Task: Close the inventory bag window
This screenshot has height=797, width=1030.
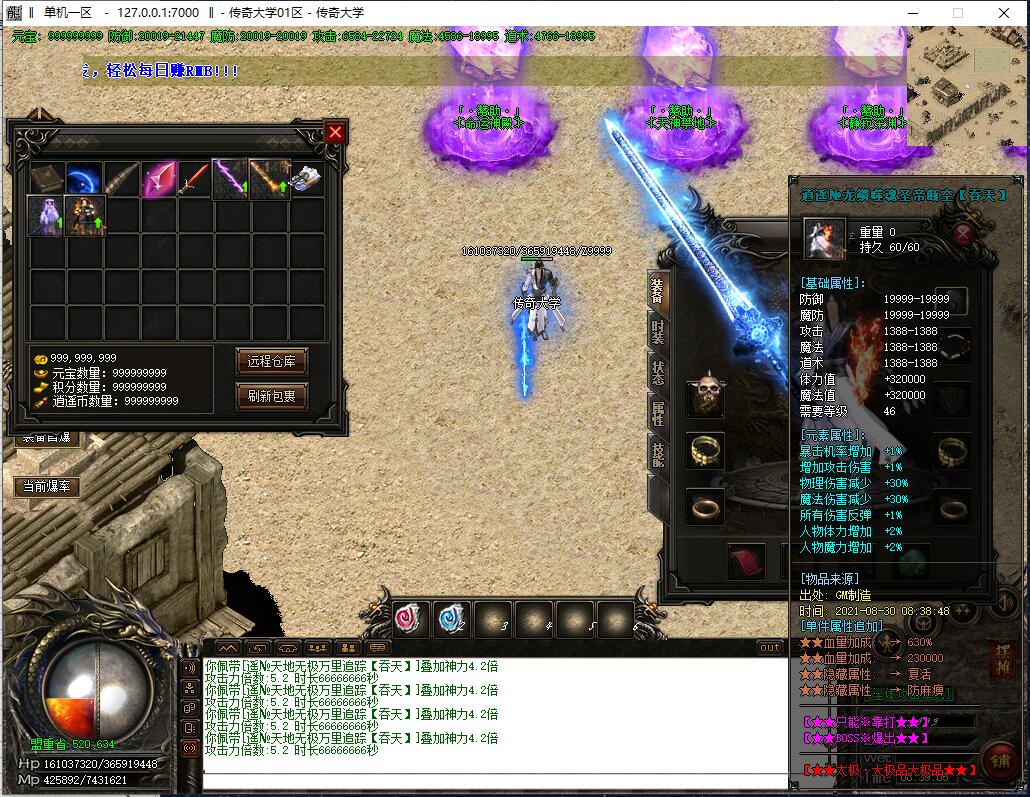Action: (335, 132)
